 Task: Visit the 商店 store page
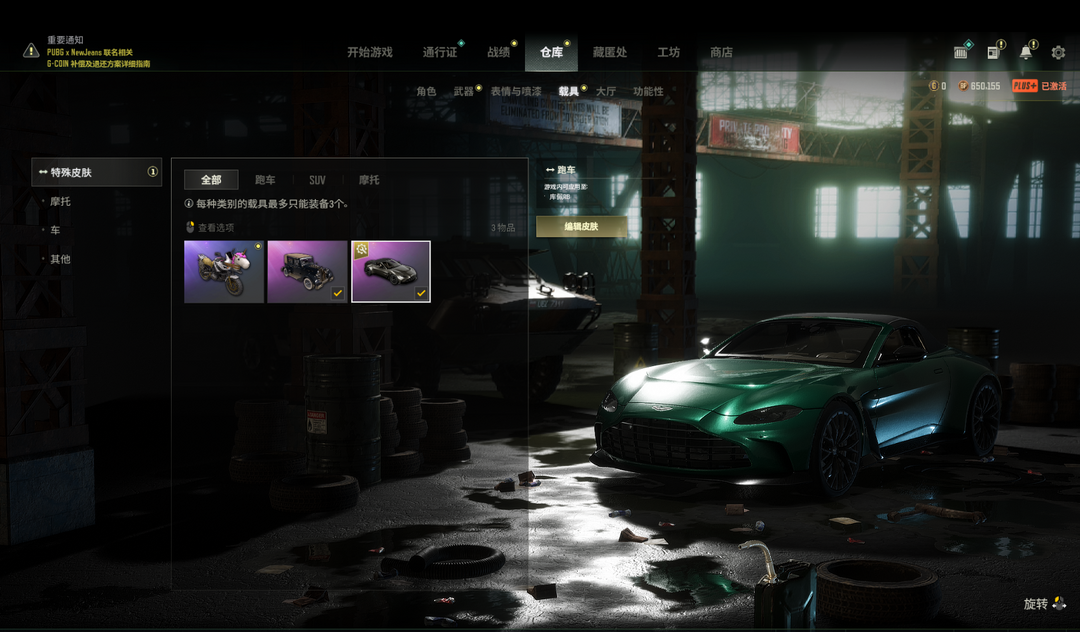pyautogui.click(x=721, y=52)
